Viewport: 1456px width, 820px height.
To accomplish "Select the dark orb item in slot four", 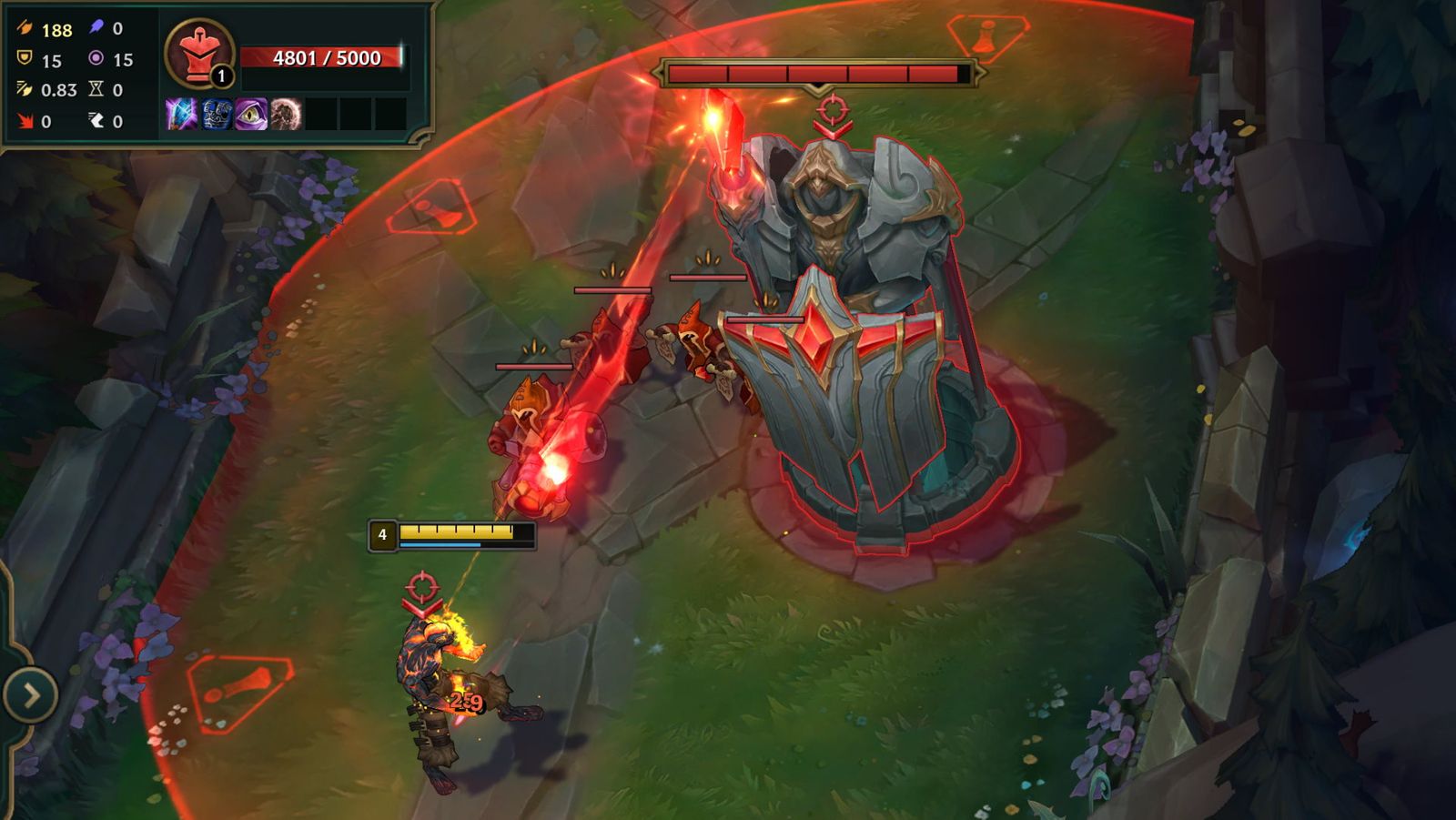I will [x=286, y=114].
